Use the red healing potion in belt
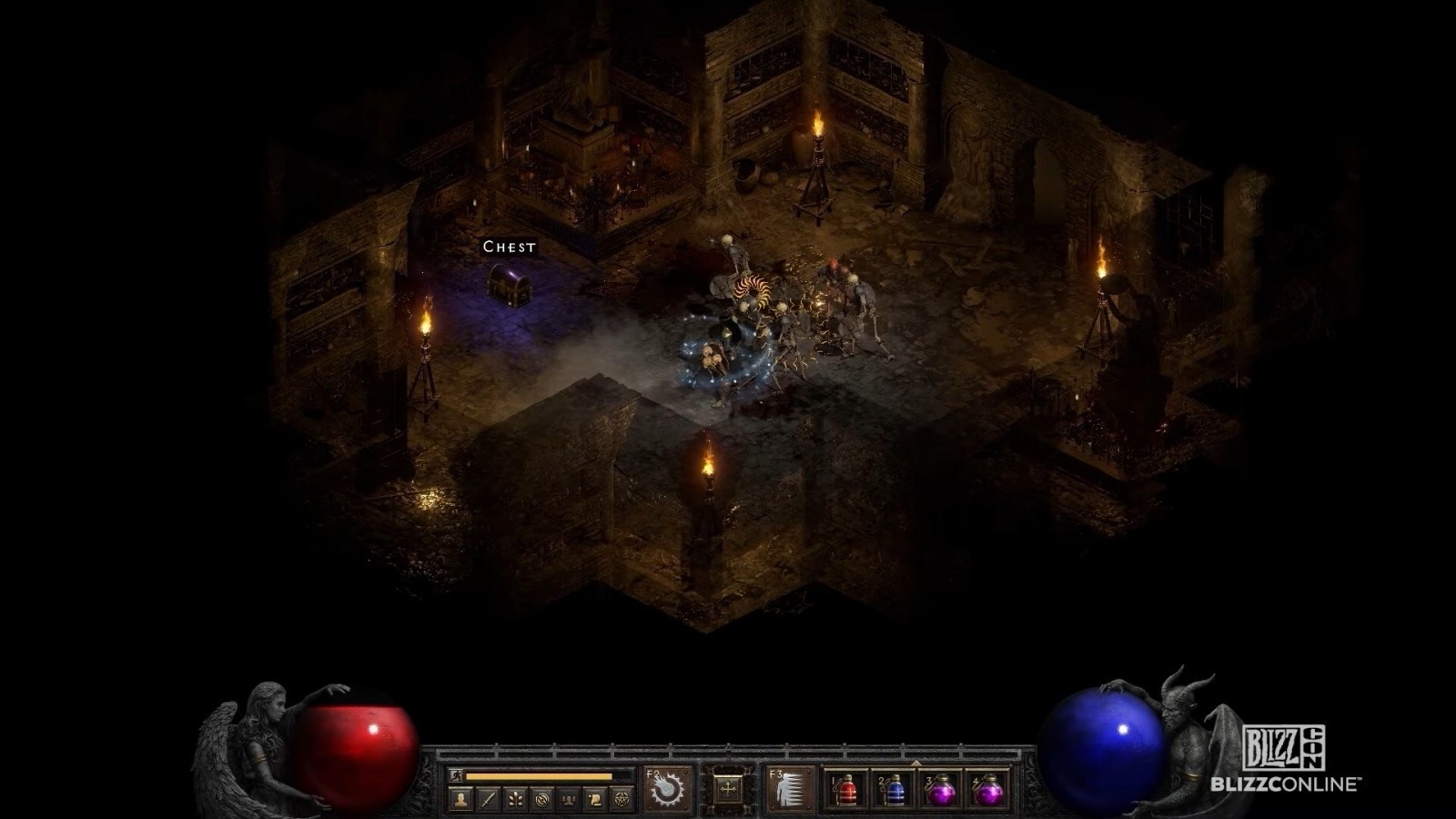The width and height of the screenshot is (1456, 819). pyautogui.click(x=847, y=790)
